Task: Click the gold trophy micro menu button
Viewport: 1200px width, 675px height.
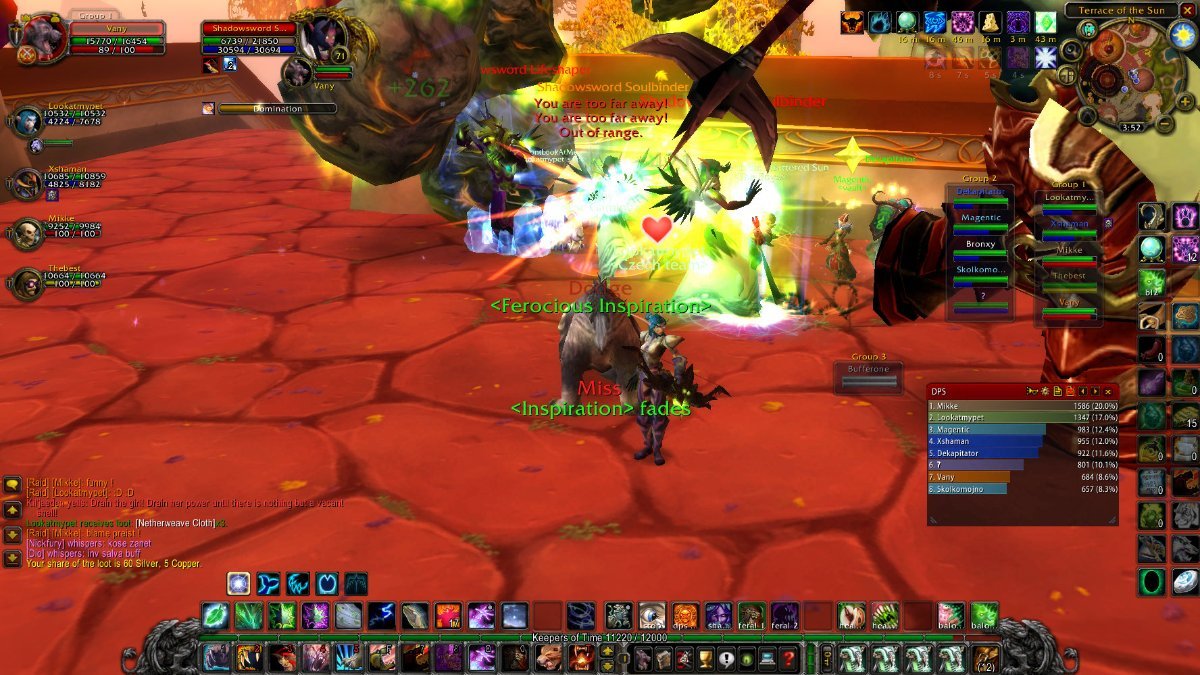Action: (705, 658)
